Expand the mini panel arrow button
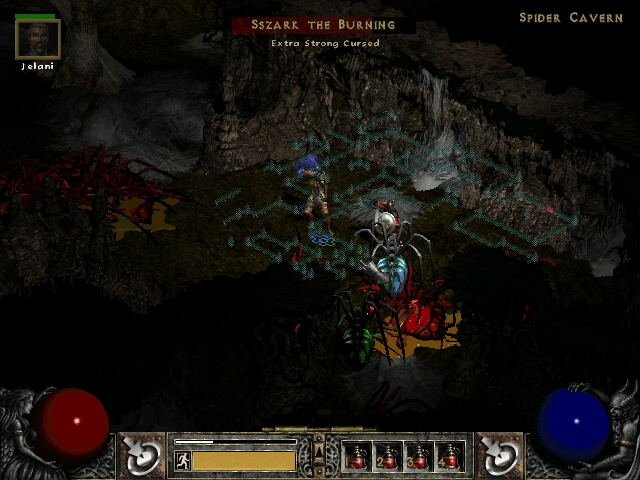The width and height of the screenshot is (640, 480). coord(319,443)
